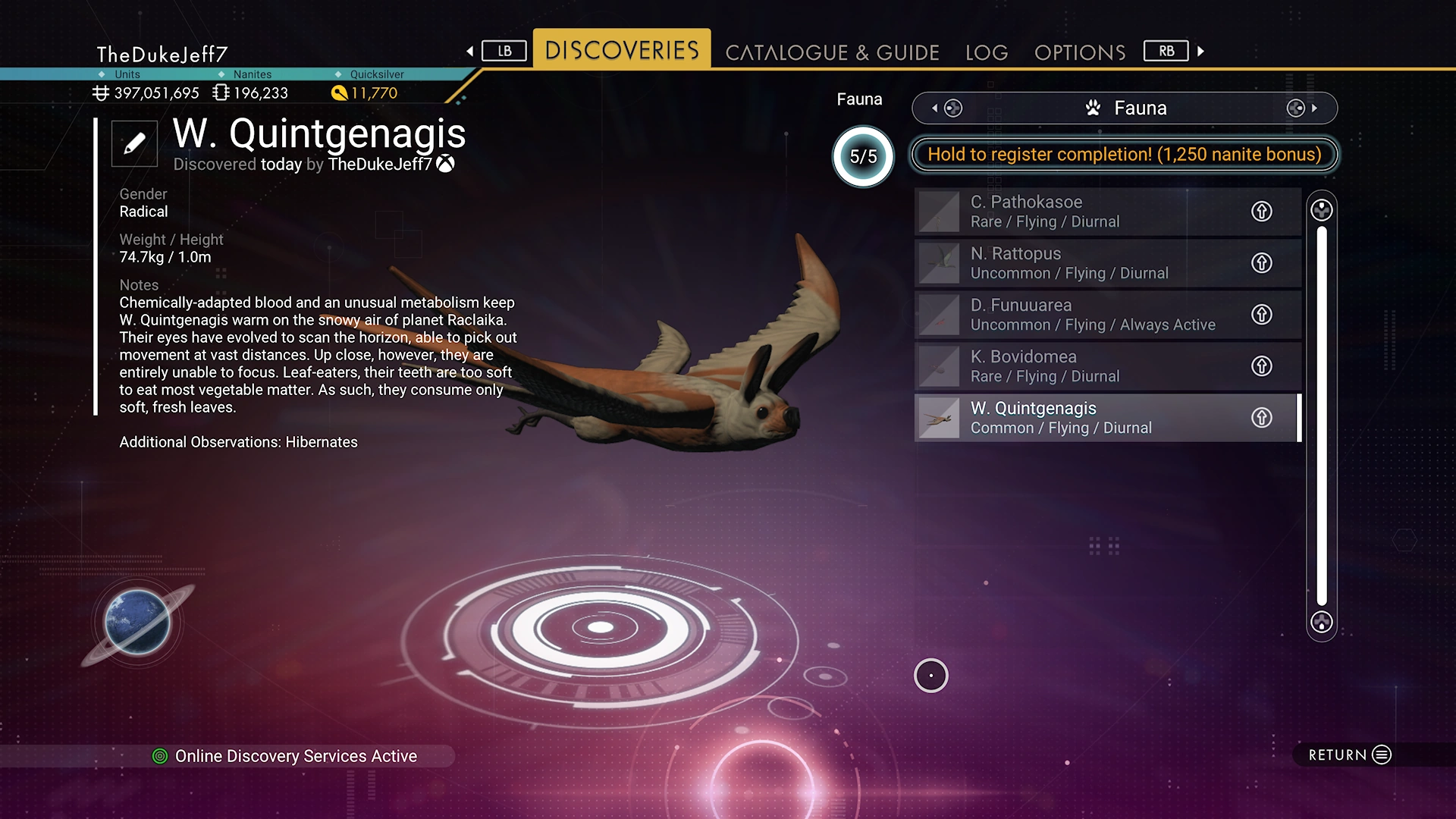Screen dimensions: 1456x819
Task: Open the D. Funuuaera creature entry
Action: point(1077,315)
